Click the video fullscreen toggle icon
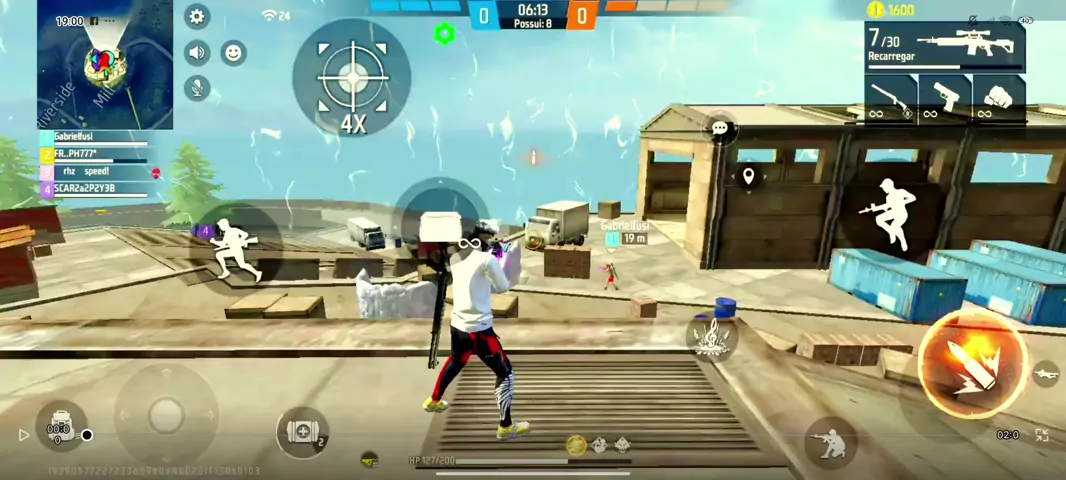The height and width of the screenshot is (480, 1066). [x=1042, y=435]
